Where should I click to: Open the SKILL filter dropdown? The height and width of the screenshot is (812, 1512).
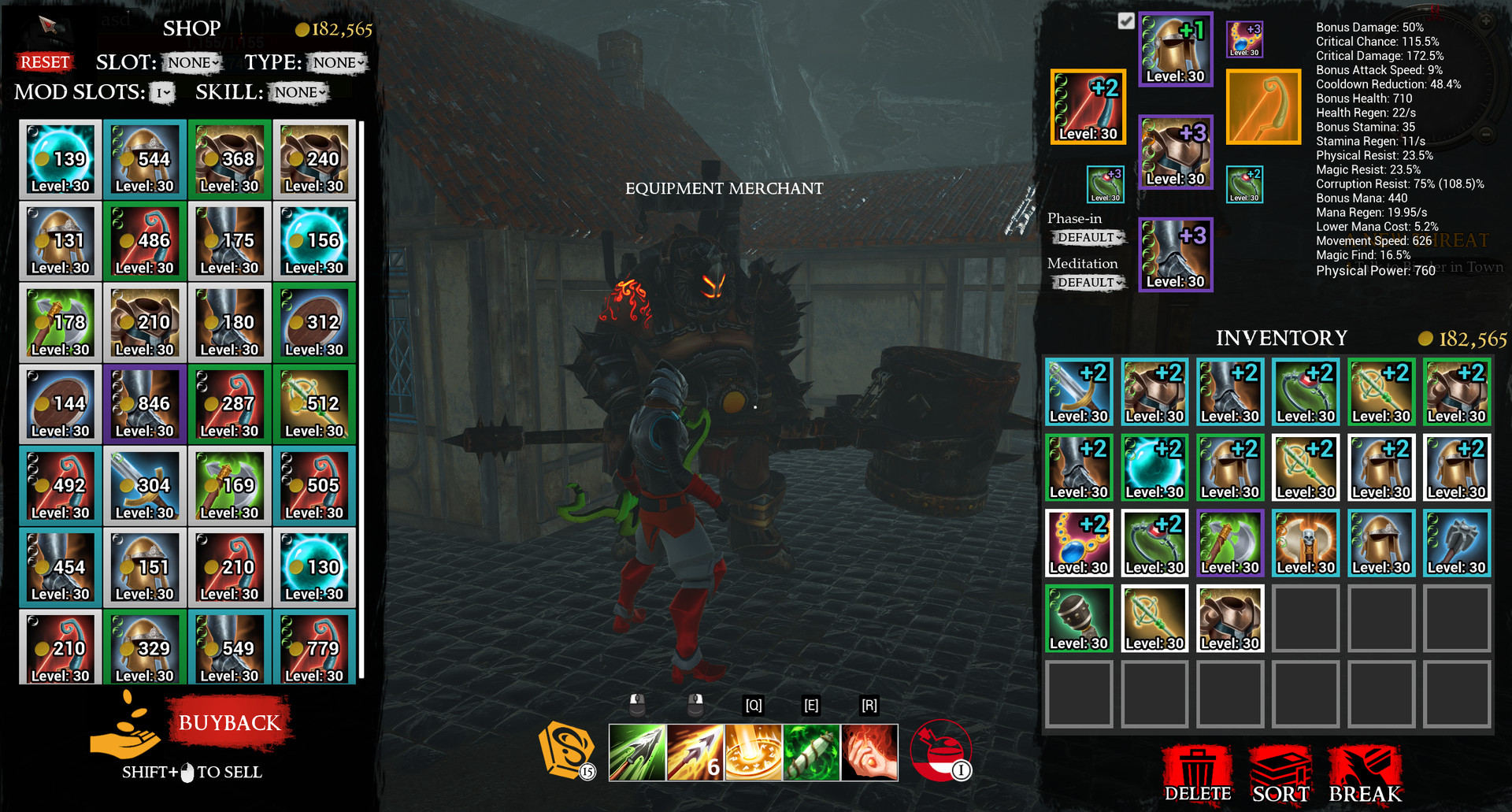point(299,92)
